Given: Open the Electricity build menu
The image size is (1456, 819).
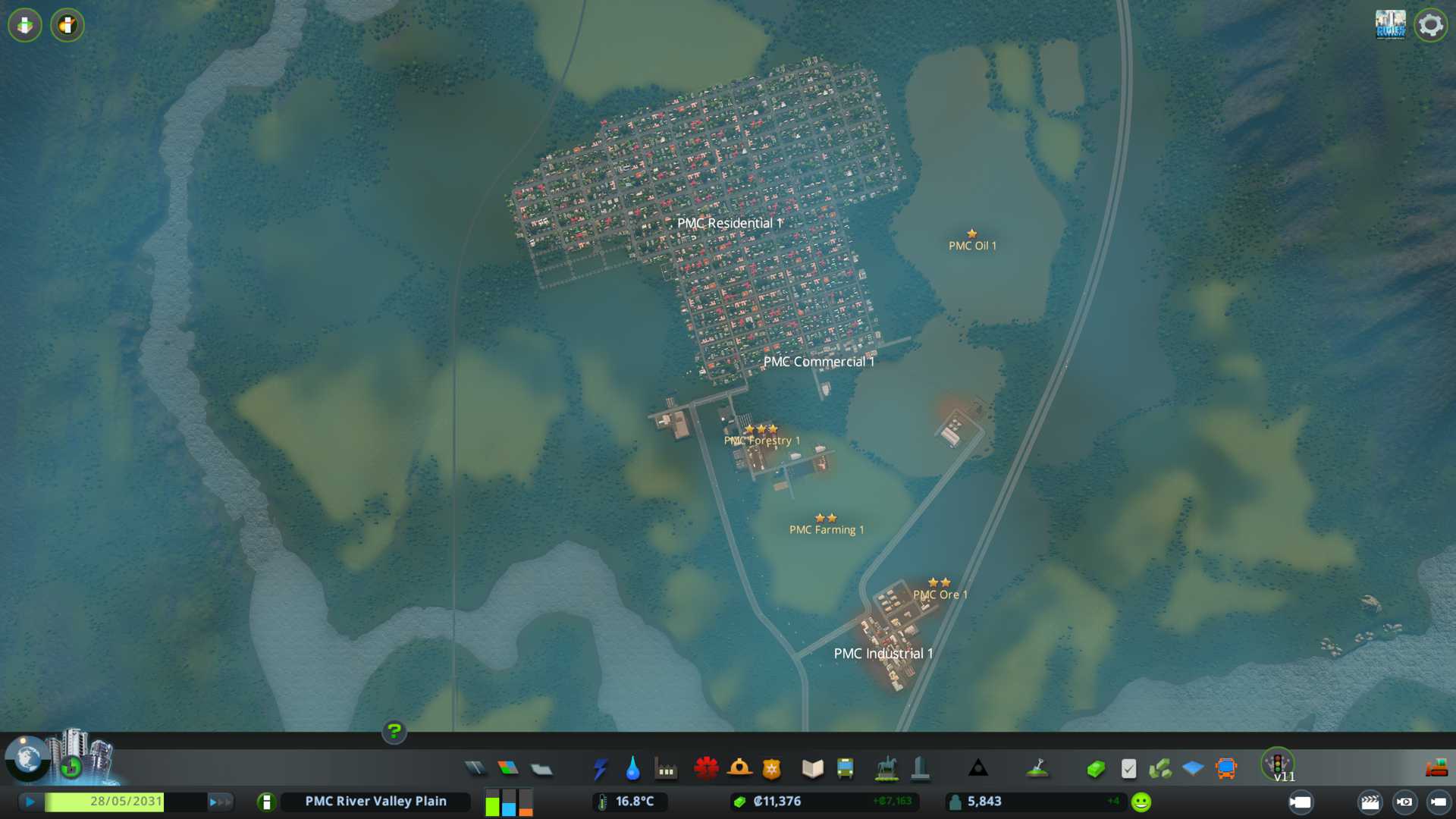Looking at the screenshot, I should point(600,769).
